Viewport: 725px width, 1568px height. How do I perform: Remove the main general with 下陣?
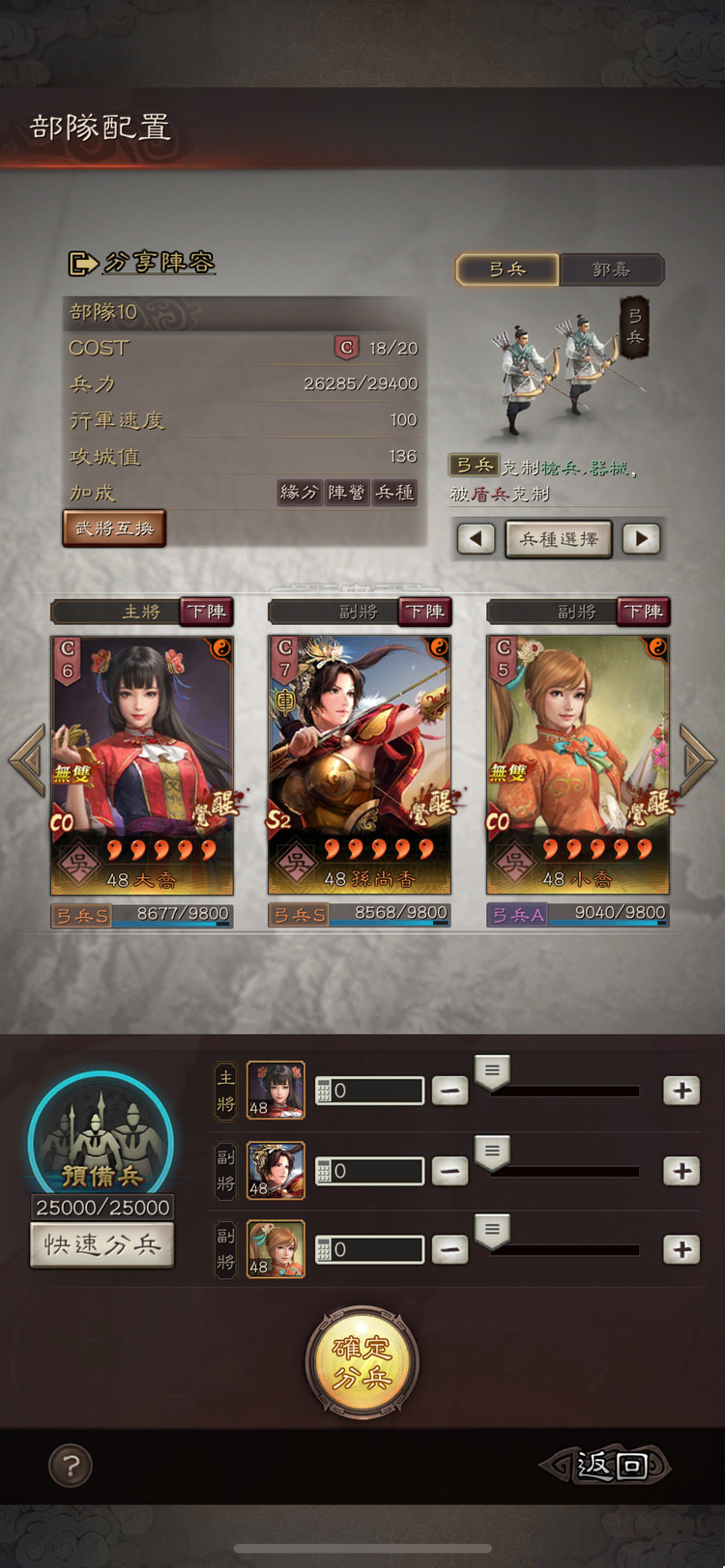[207, 612]
